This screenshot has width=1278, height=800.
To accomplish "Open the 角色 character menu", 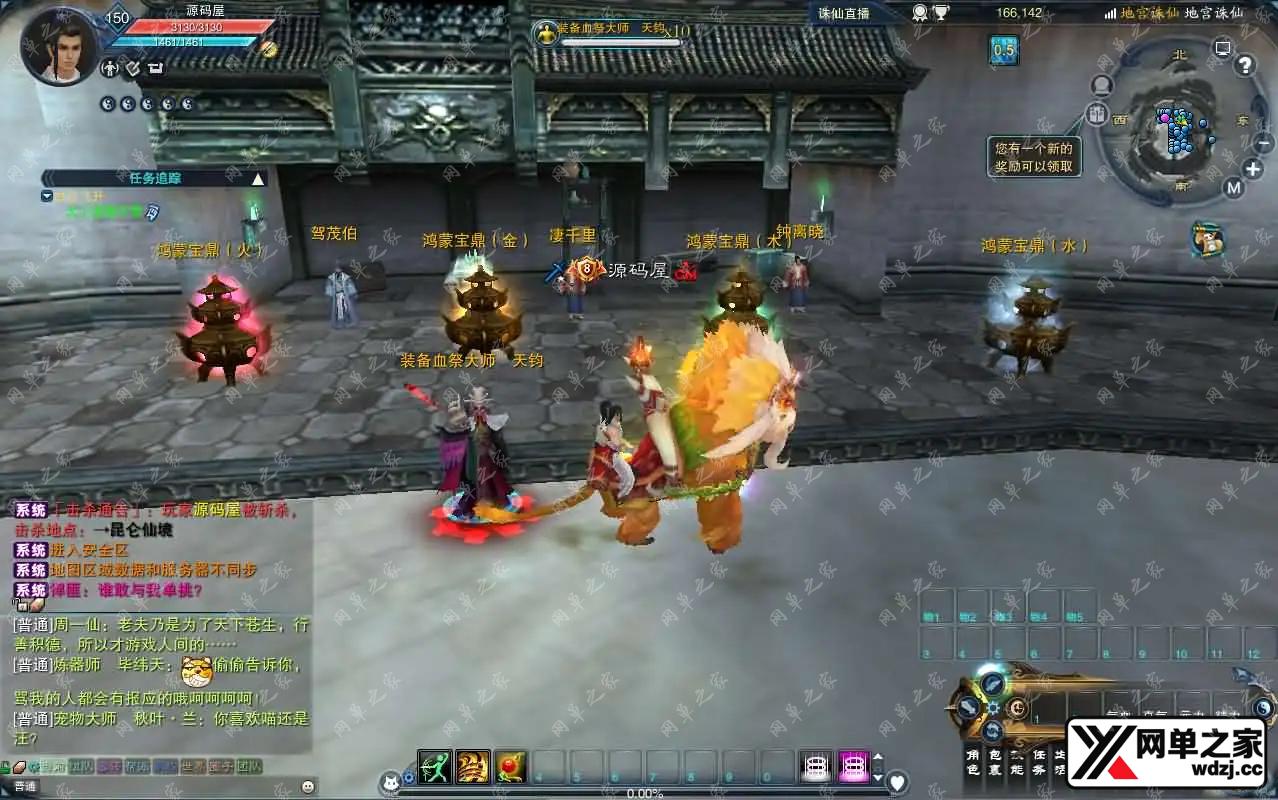I will [x=972, y=762].
